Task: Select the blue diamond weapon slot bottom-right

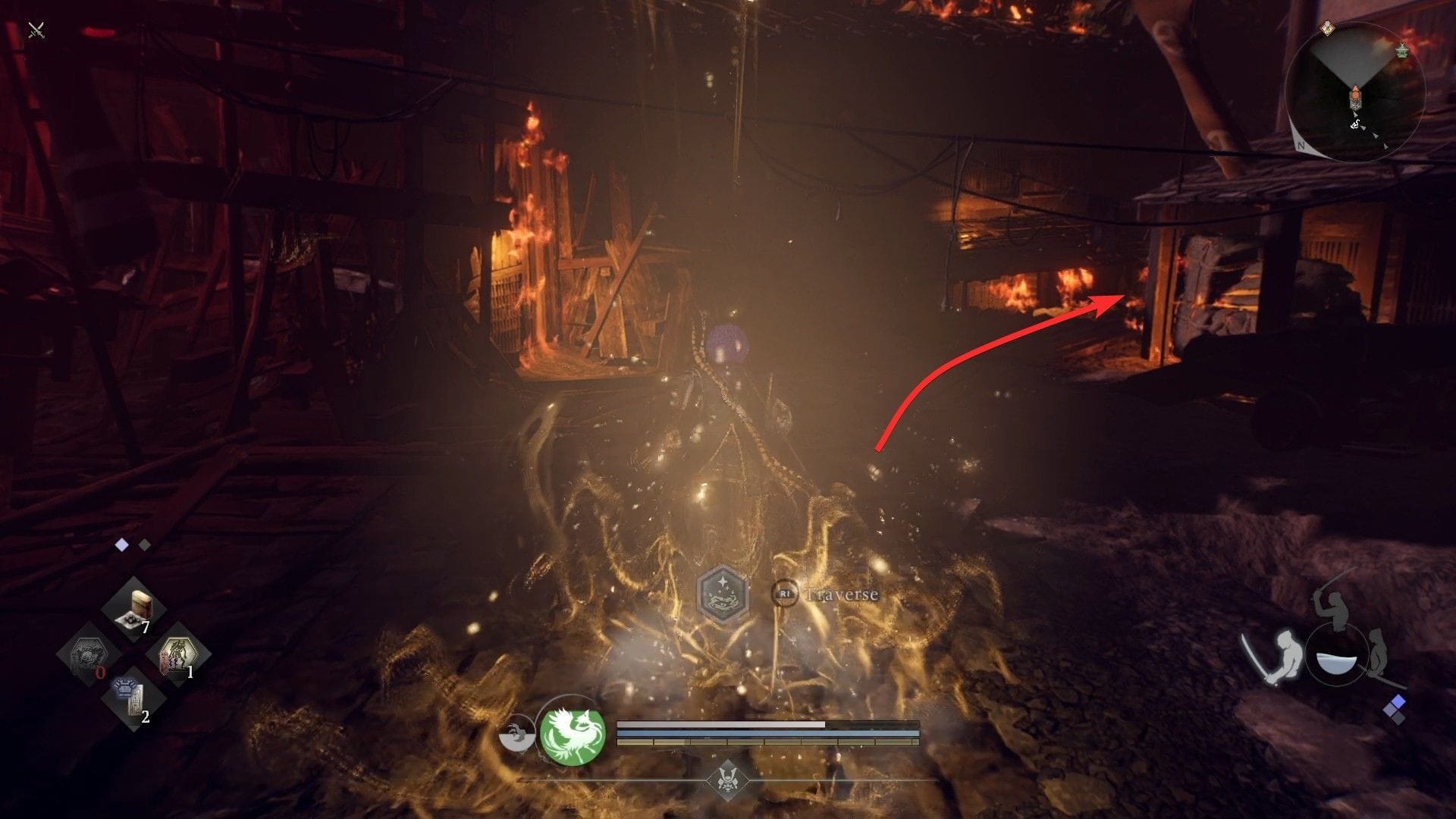Action: coord(1398,701)
